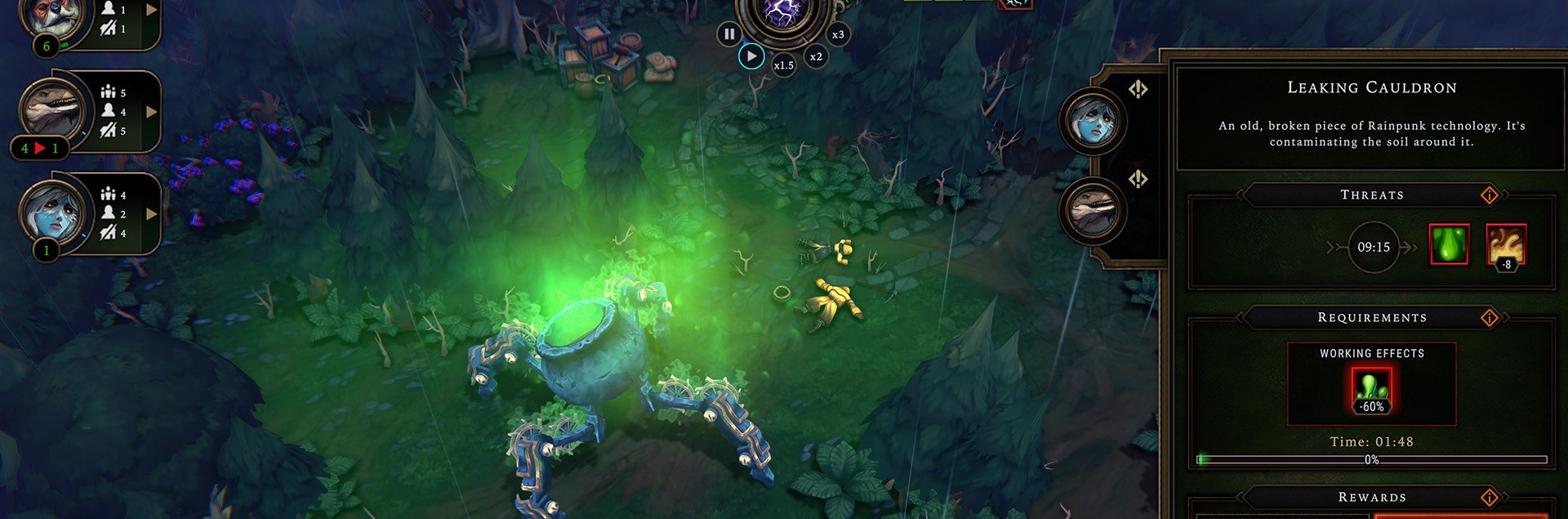Screen dimensions: 1568x519
Task: Inspect the fire threat icon with -8
Action: 1506,245
